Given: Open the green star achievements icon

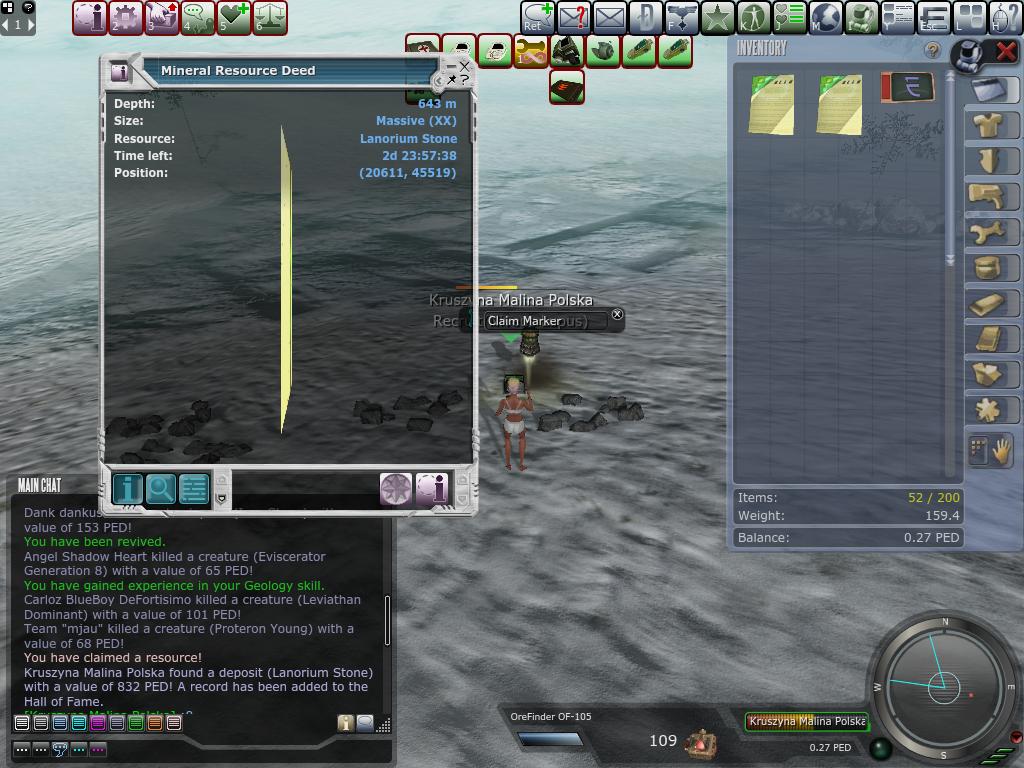Looking at the screenshot, I should [x=718, y=17].
